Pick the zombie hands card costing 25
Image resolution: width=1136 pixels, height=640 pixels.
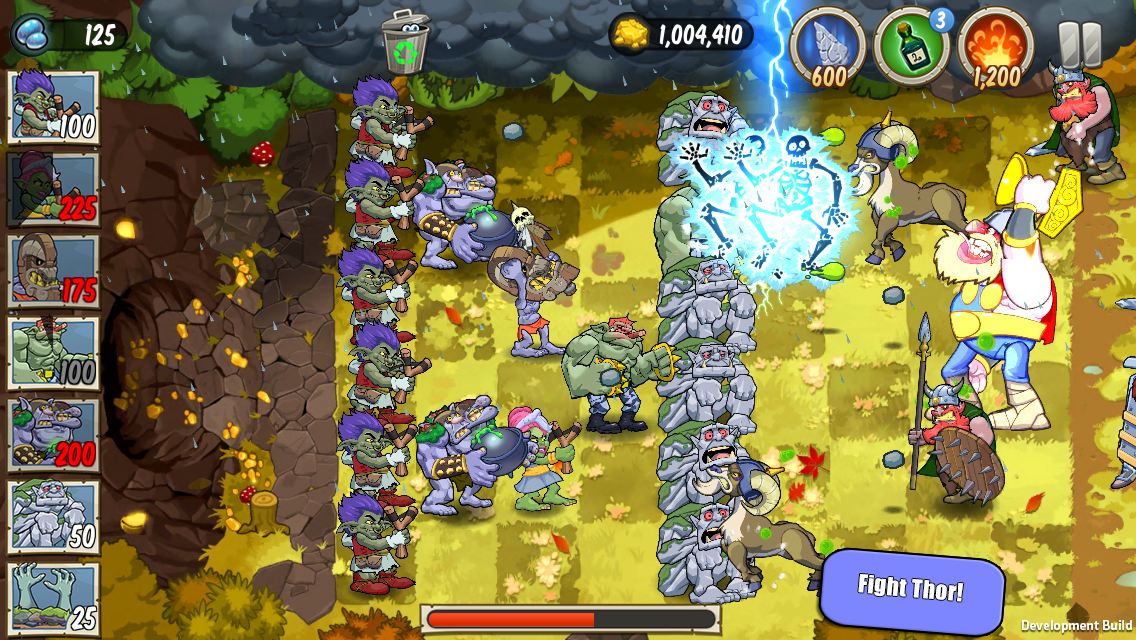(x=54, y=596)
